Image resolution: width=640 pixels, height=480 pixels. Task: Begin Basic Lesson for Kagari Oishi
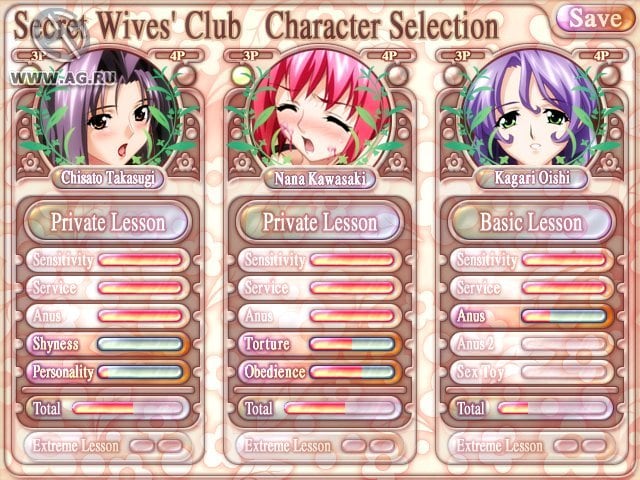[532, 222]
